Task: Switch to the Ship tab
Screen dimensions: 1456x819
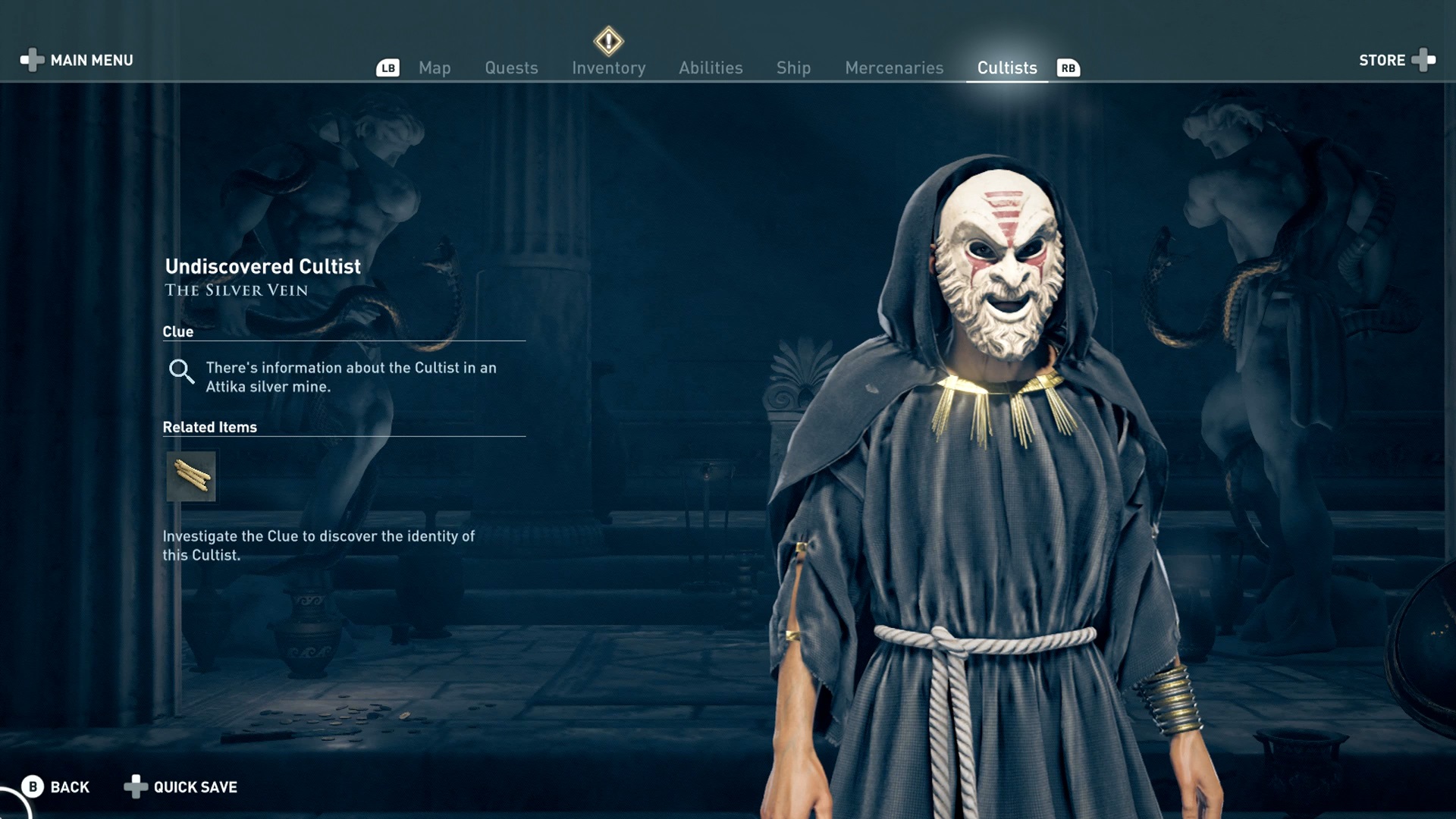Action: 793,67
